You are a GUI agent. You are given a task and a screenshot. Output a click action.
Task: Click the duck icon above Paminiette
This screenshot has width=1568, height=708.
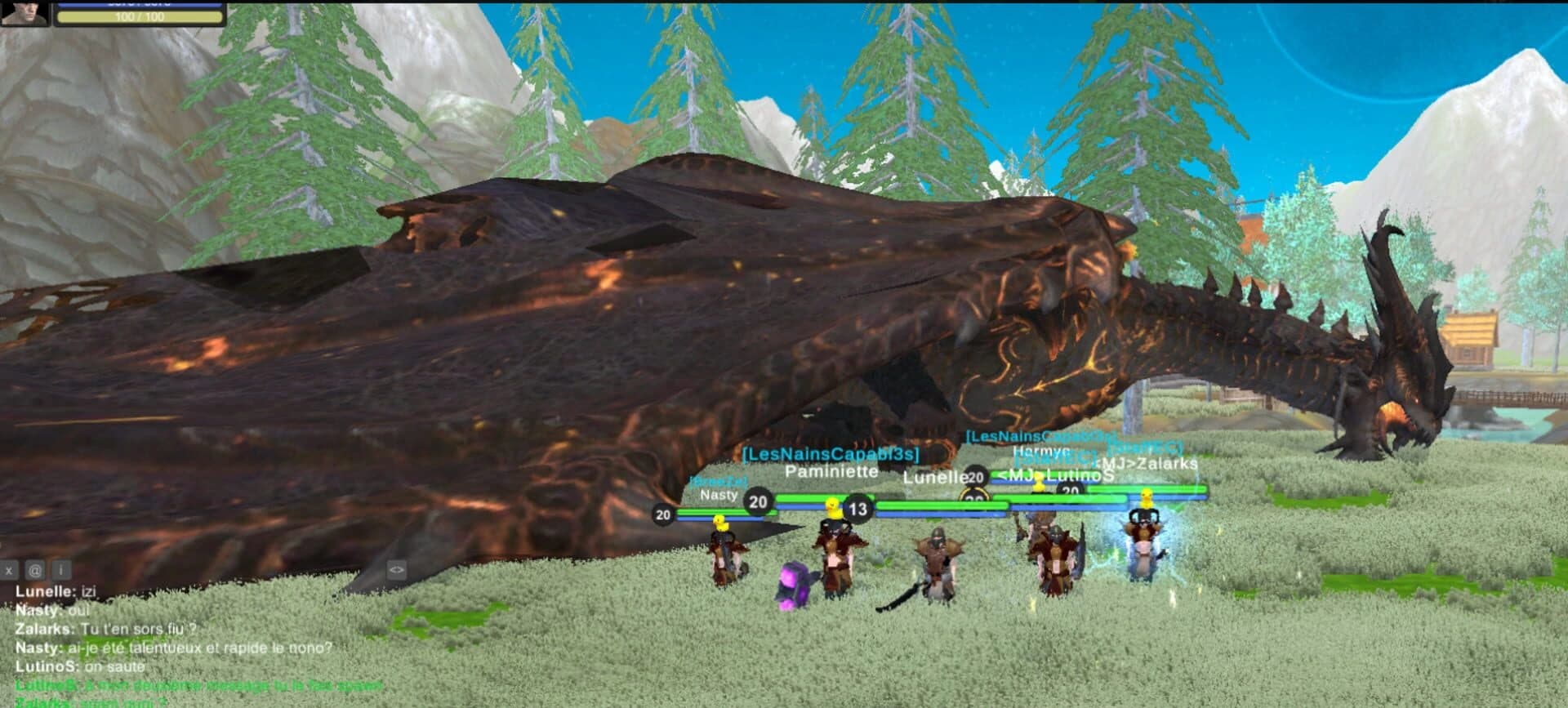coord(833,509)
